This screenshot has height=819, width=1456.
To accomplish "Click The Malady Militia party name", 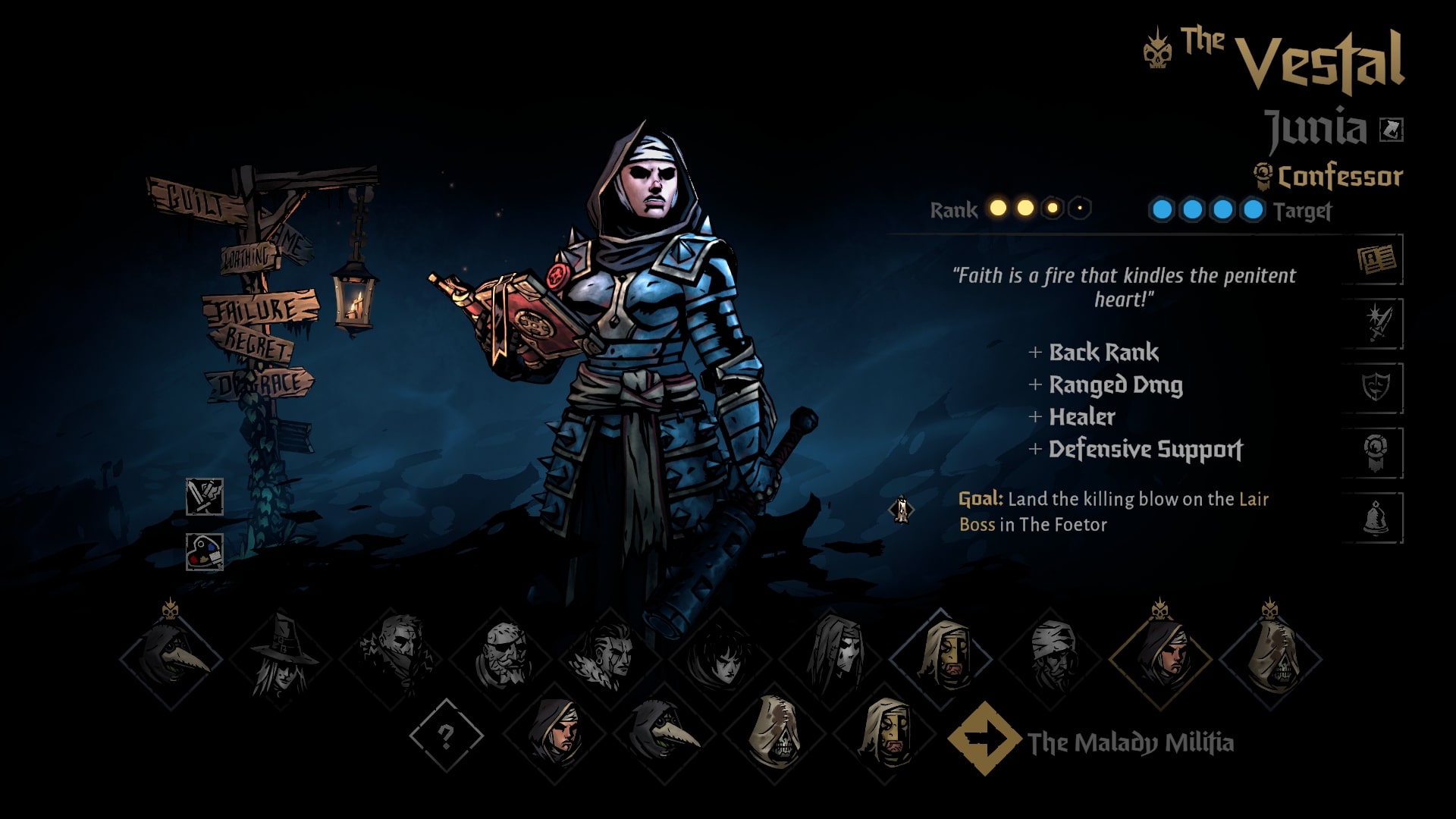I will [1130, 742].
